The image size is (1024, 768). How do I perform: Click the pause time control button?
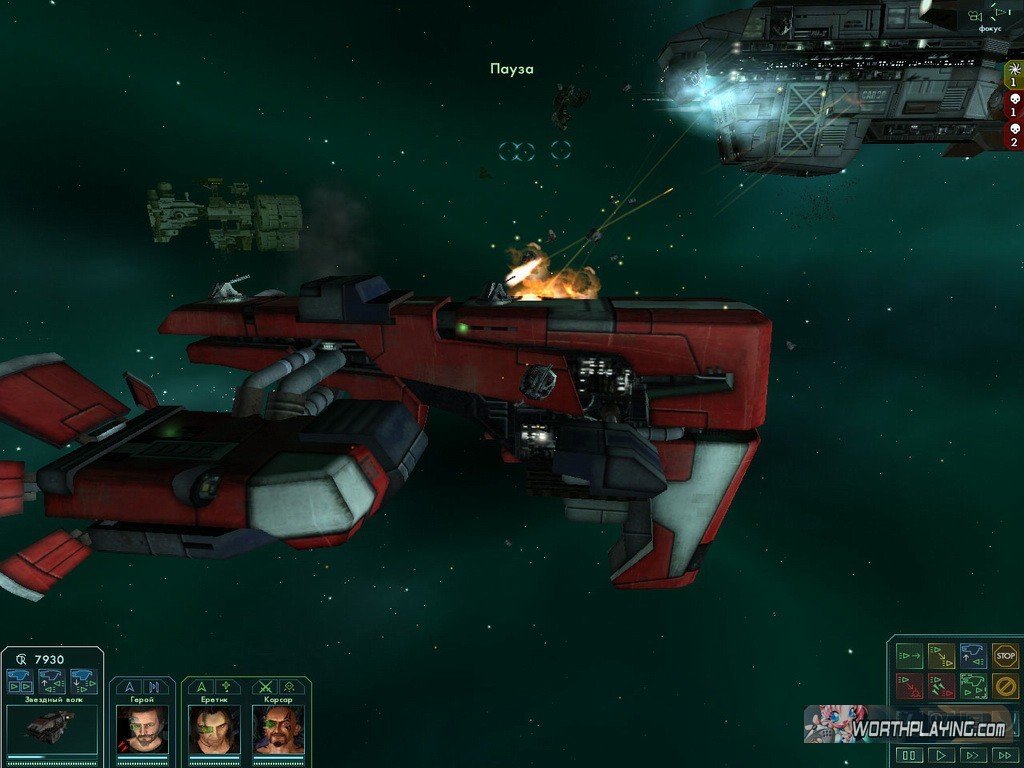909,755
